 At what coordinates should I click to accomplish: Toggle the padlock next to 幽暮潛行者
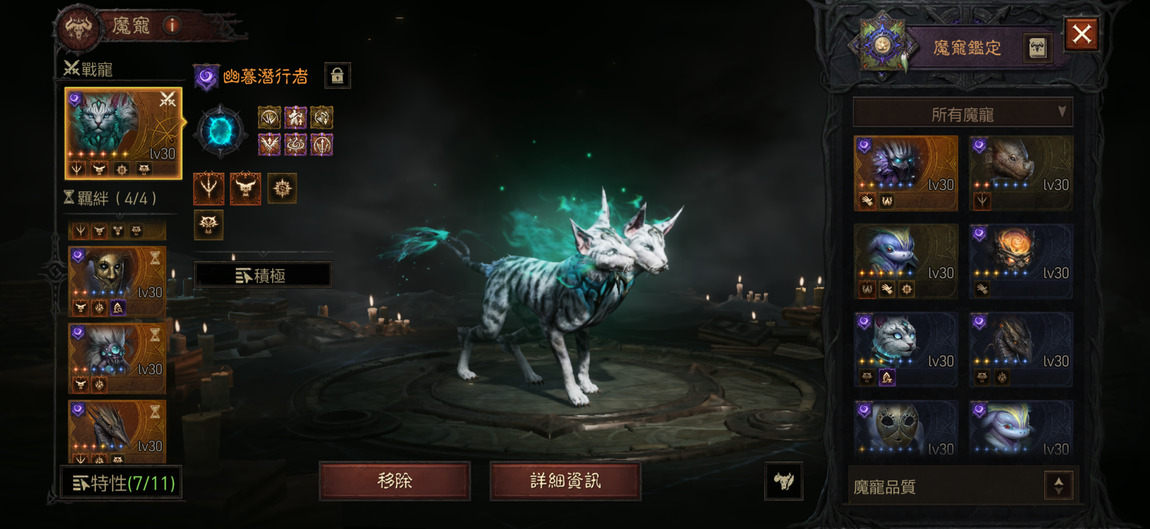[337, 76]
